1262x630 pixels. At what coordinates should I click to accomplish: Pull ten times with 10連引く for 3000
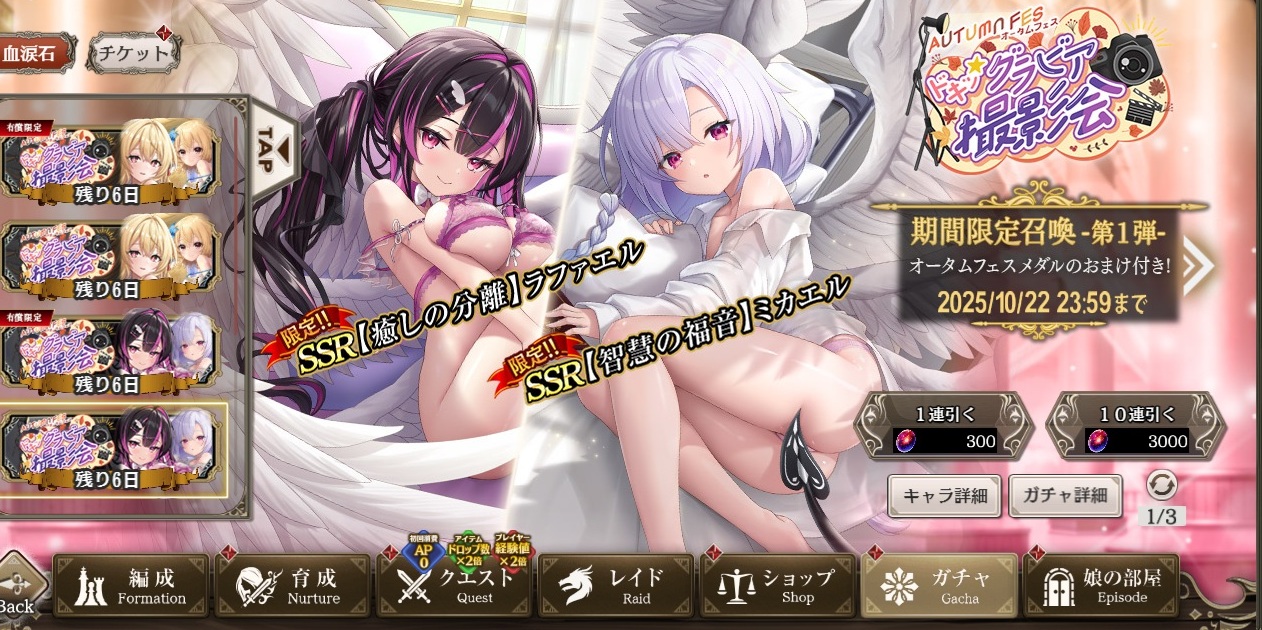coord(1136,424)
